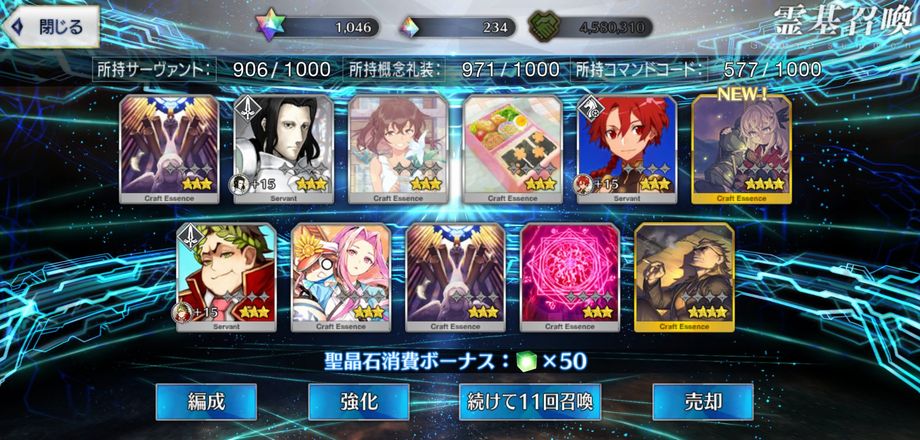This screenshot has width=920, height=440.
Task: Select the red-haired servant card
Action: (626, 148)
